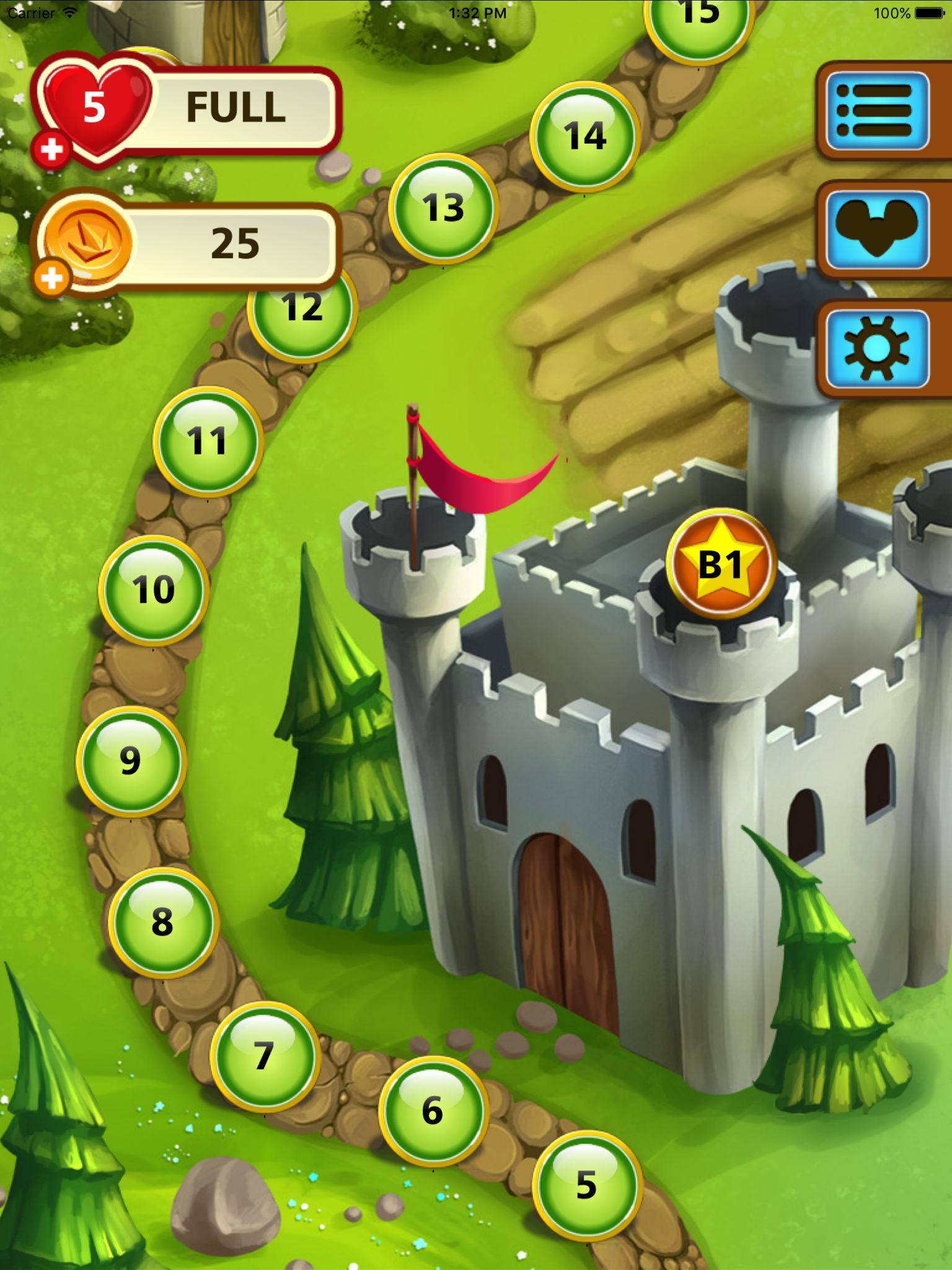Tap the plus below the red heart
Screen dimensions: 952x1270
point(53,149)
